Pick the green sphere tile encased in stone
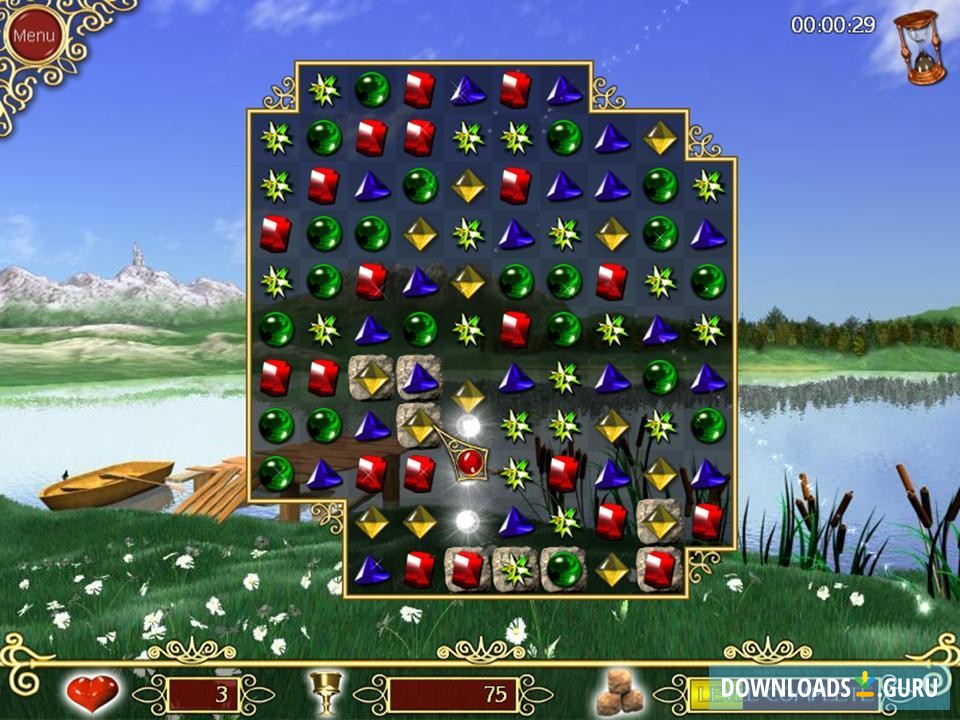 pyautogui.click(x=564, y=569)
